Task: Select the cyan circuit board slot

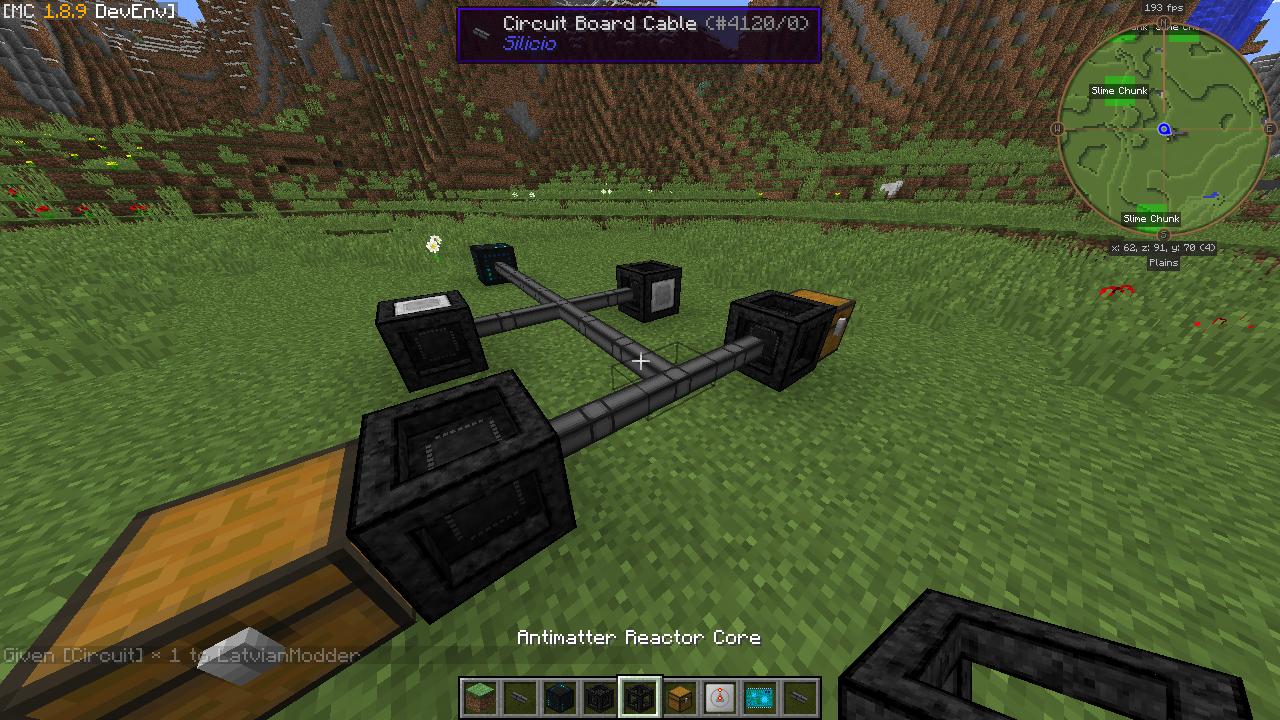Action: tap(760, 697)
